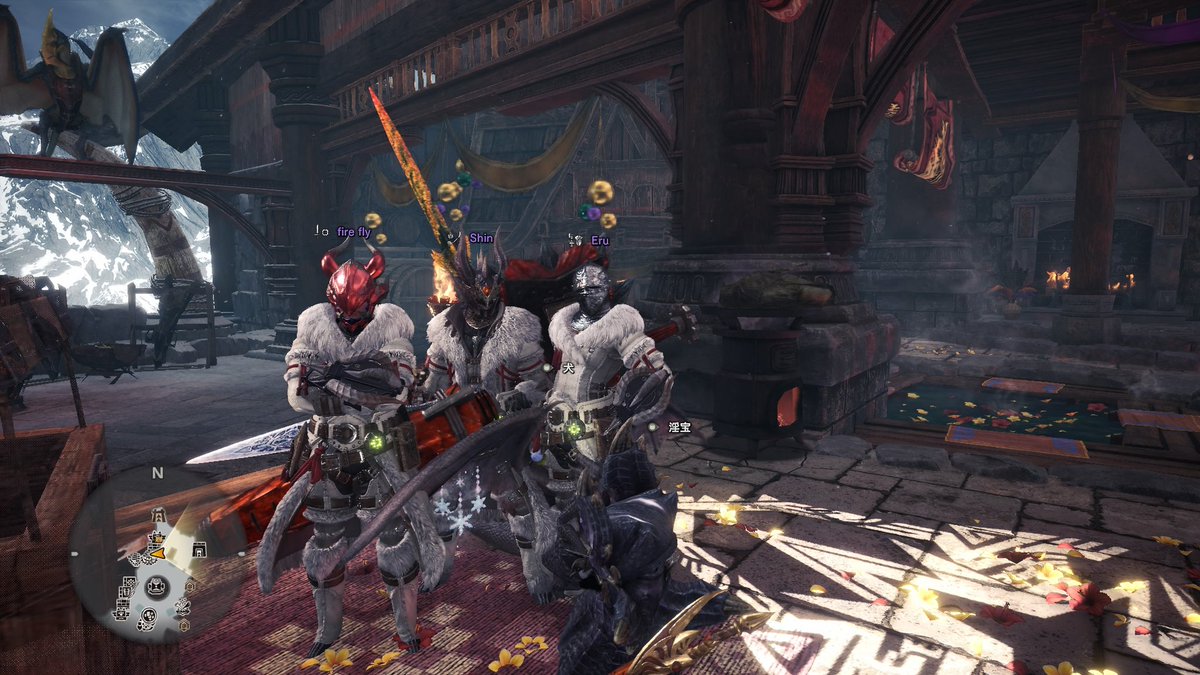Select the "Shin" player name tag

(x=481, y=238)
